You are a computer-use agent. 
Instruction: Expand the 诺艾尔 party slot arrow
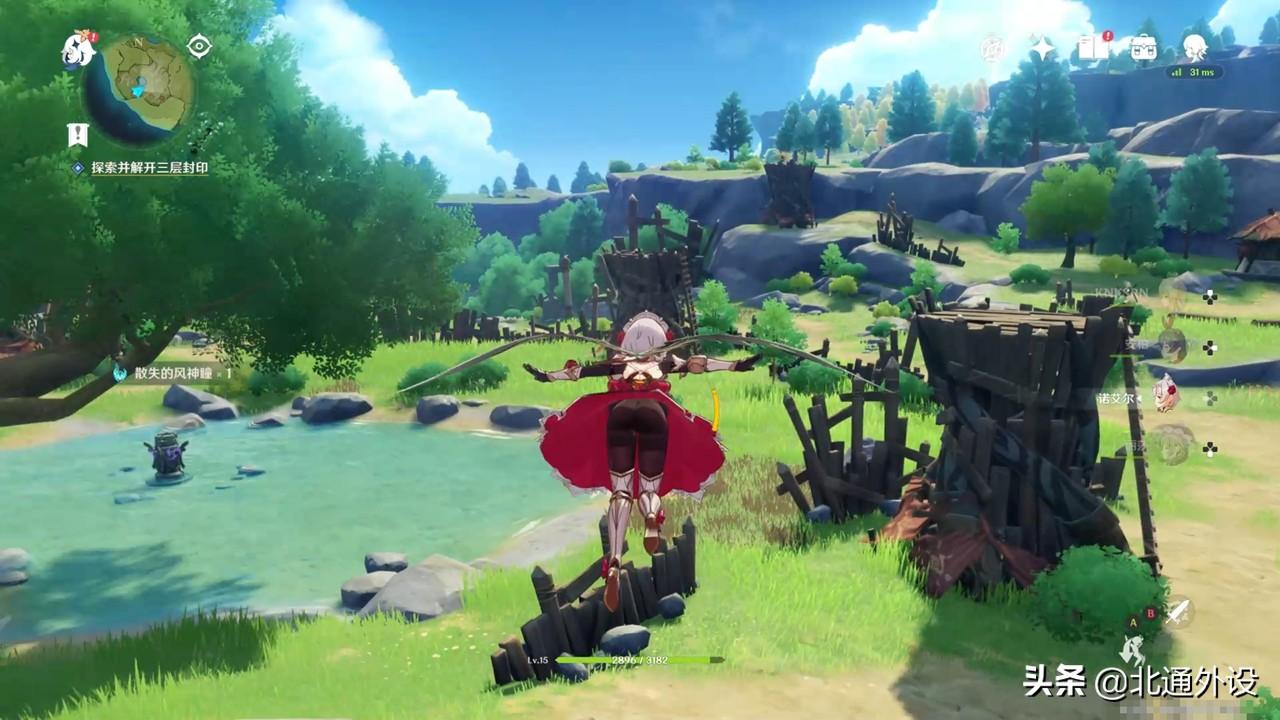click(x=1140, y=399)
